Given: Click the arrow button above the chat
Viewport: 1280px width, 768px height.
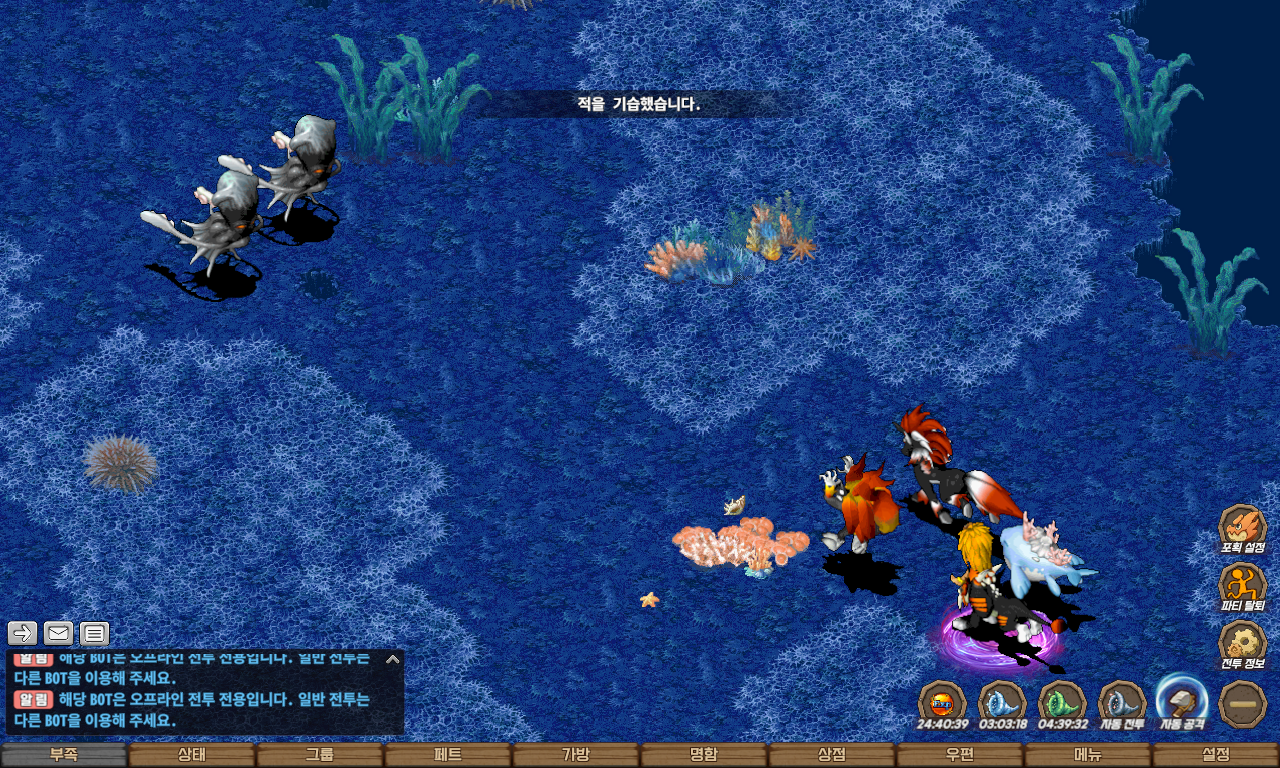Looking at the screenshot, I should point(23,633).
